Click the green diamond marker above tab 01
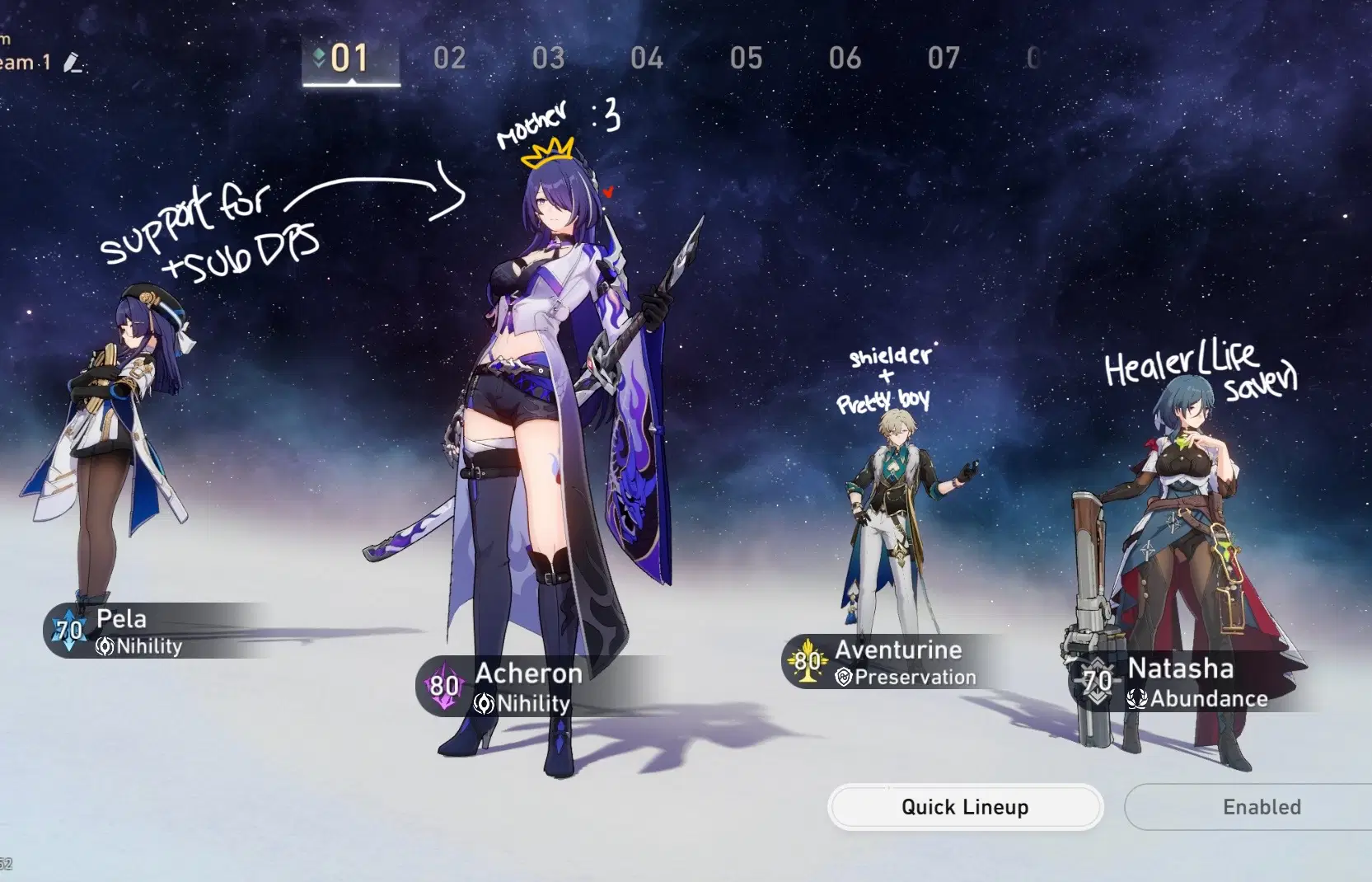1372x882 pixels. point(320,58)
